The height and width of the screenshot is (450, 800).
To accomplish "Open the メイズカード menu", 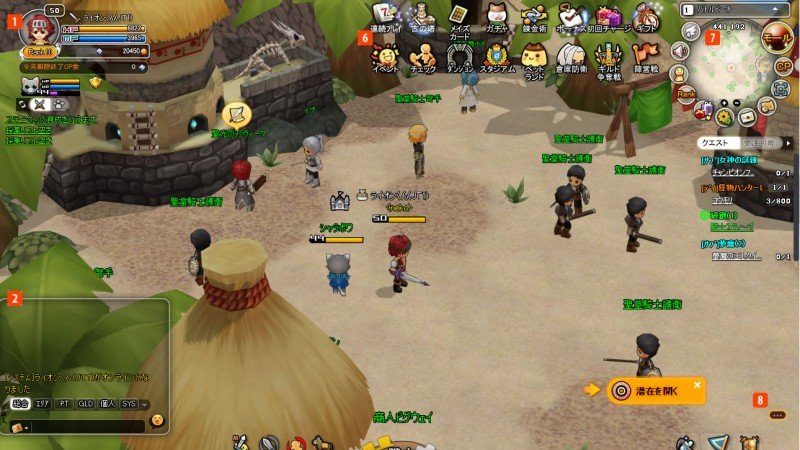I will click(459, 18).
